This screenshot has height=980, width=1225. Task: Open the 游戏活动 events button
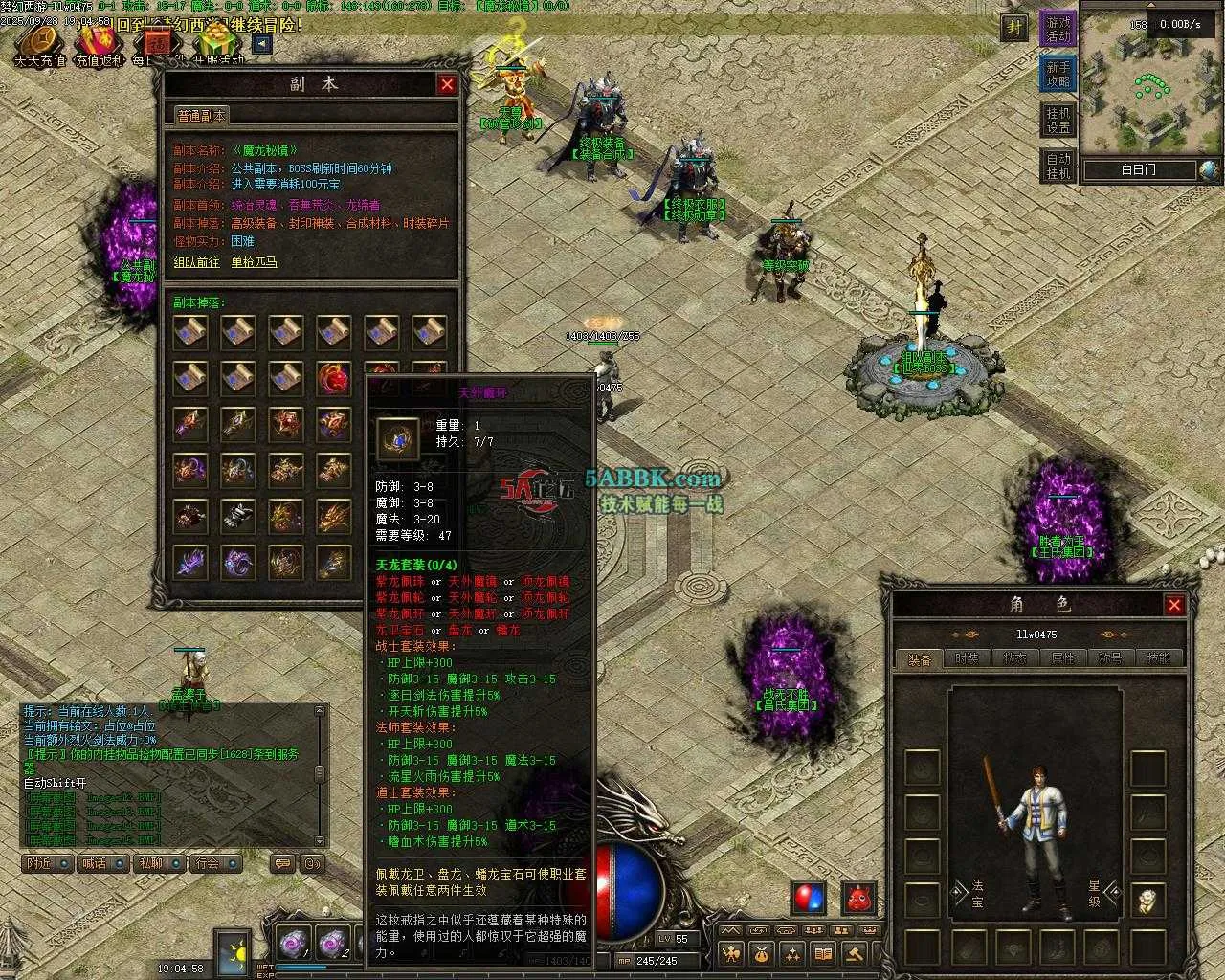pos(1058,29)
